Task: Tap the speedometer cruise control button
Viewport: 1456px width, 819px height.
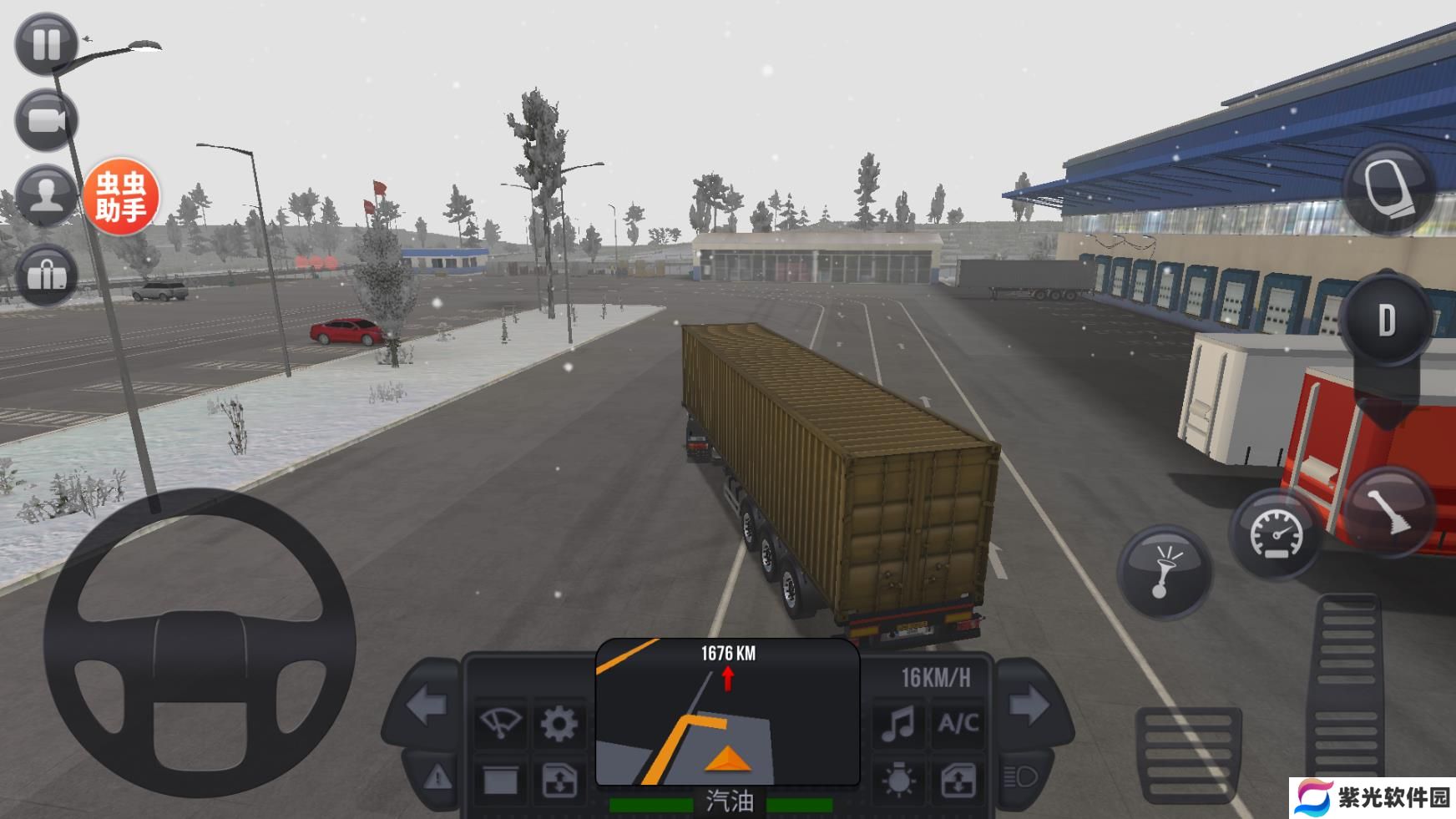Action: 1275,534
